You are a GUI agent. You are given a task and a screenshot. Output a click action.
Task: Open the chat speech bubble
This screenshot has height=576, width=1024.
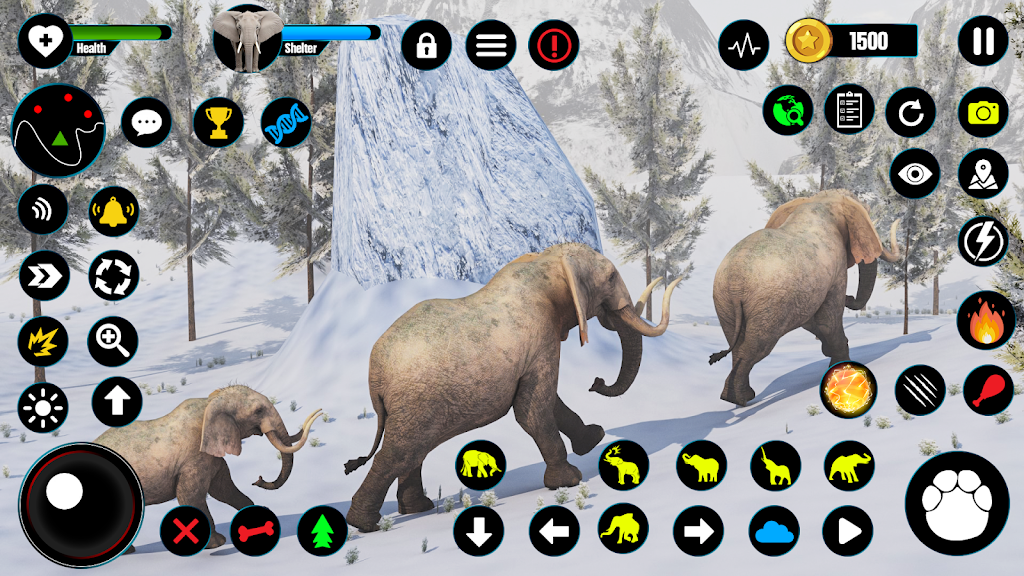[x=146, y=123]
